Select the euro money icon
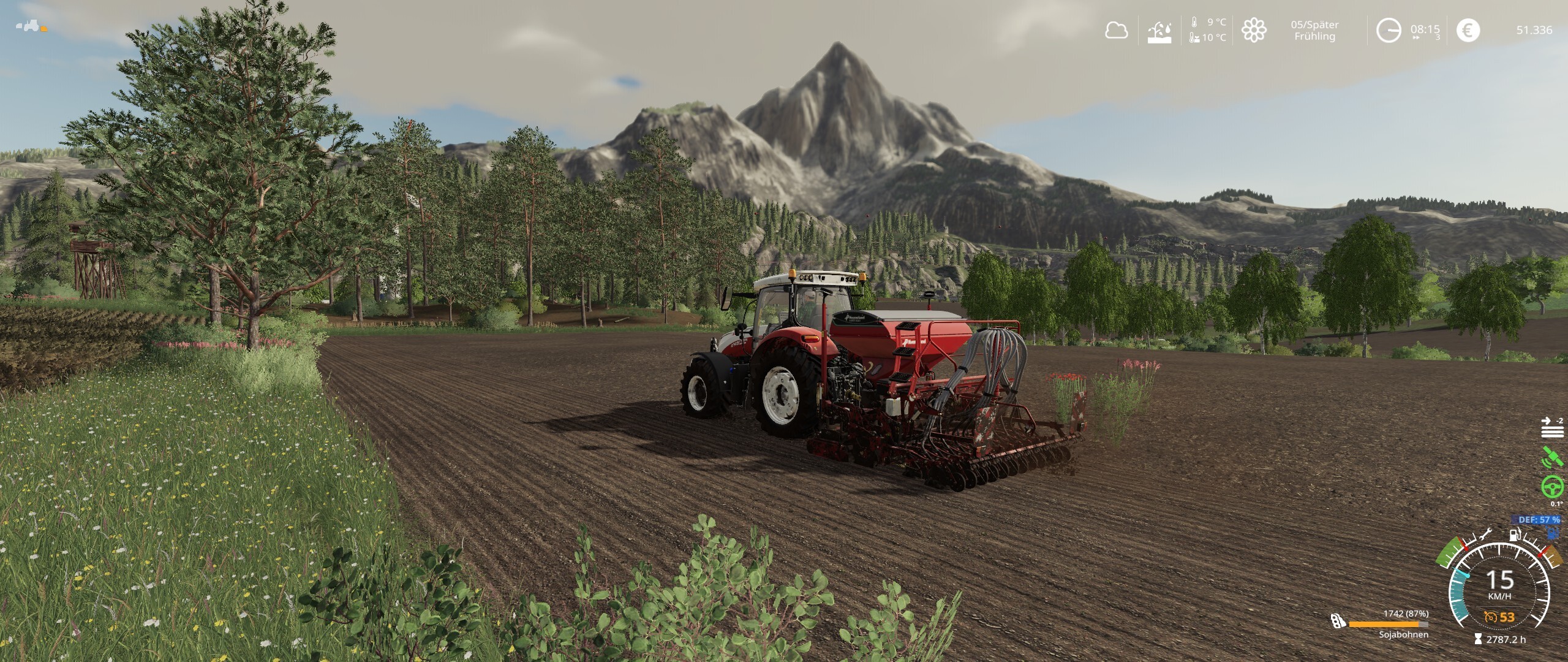This screenshot has width=1568, height=662. (x=1468, y=30)
